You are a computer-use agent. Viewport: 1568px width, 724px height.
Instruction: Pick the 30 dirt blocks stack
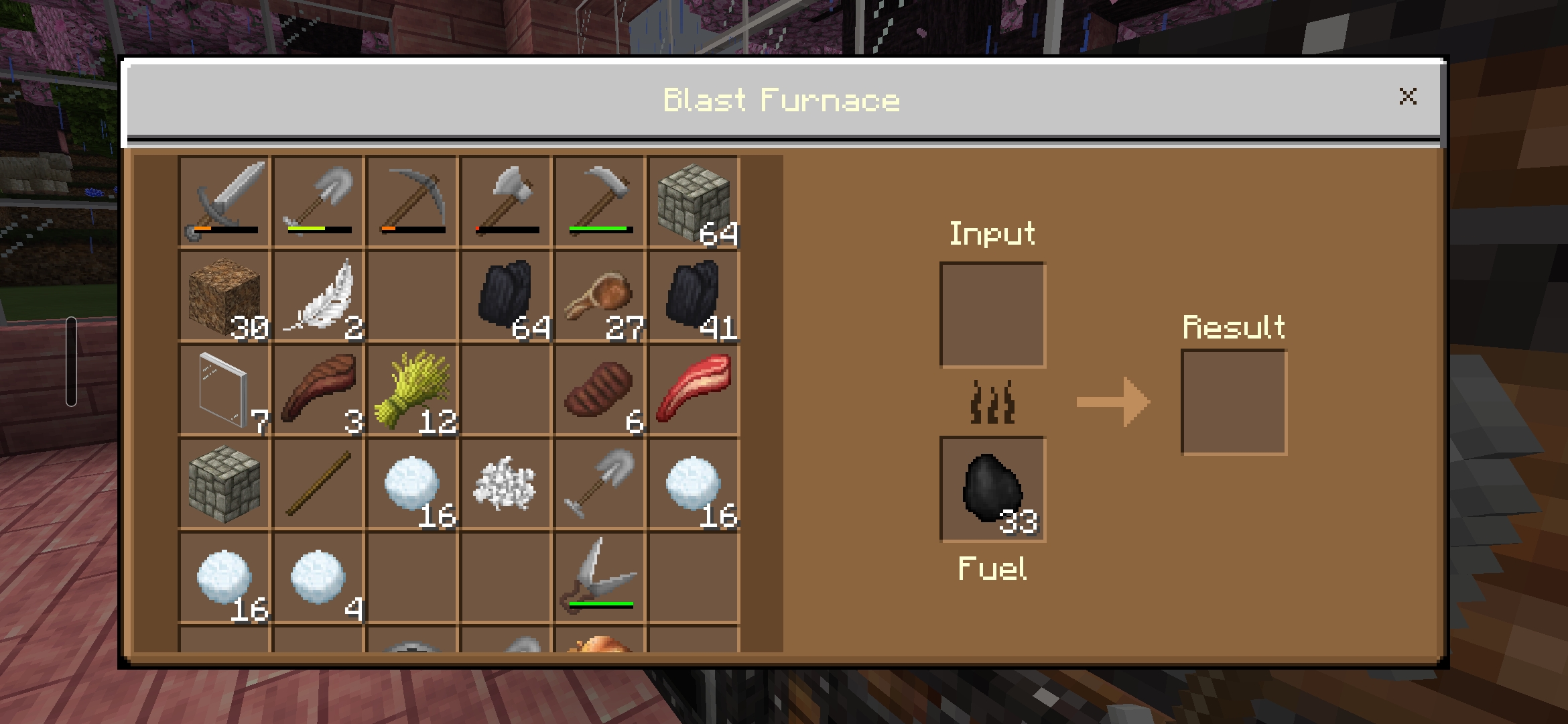[x=224, y=295]
